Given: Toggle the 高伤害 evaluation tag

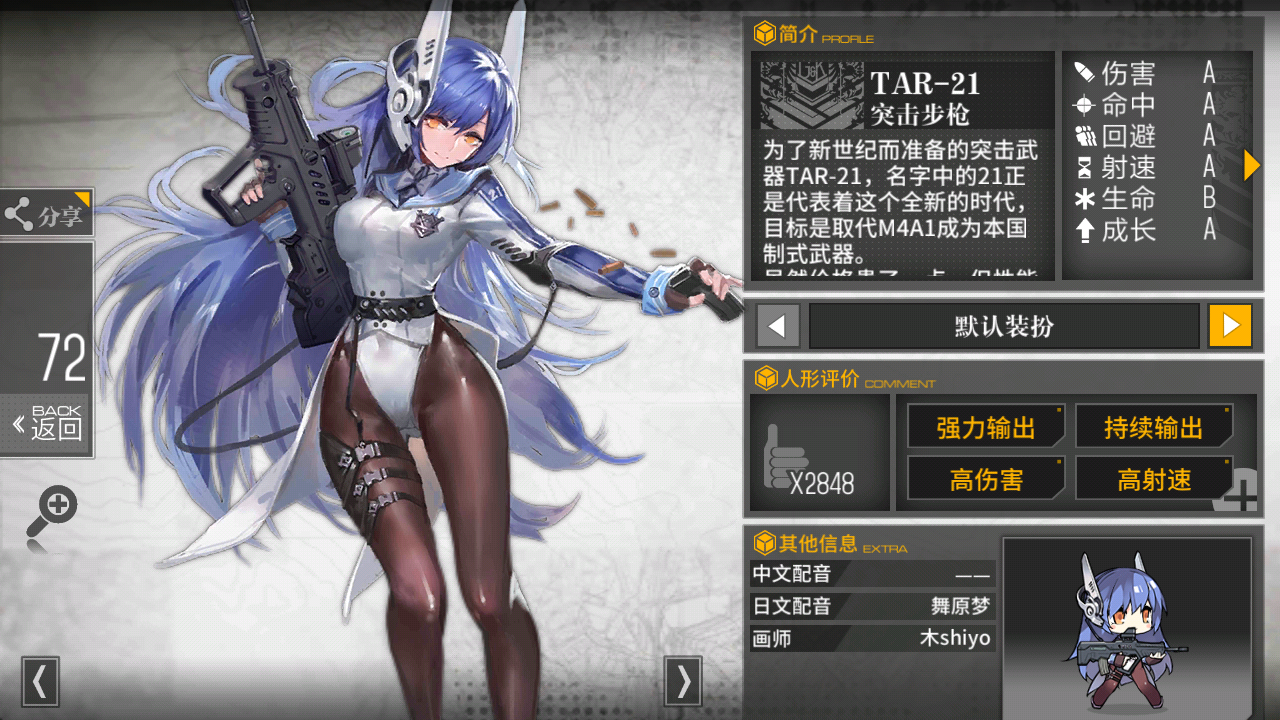Looking at the screenshot, I should point(985,478).
